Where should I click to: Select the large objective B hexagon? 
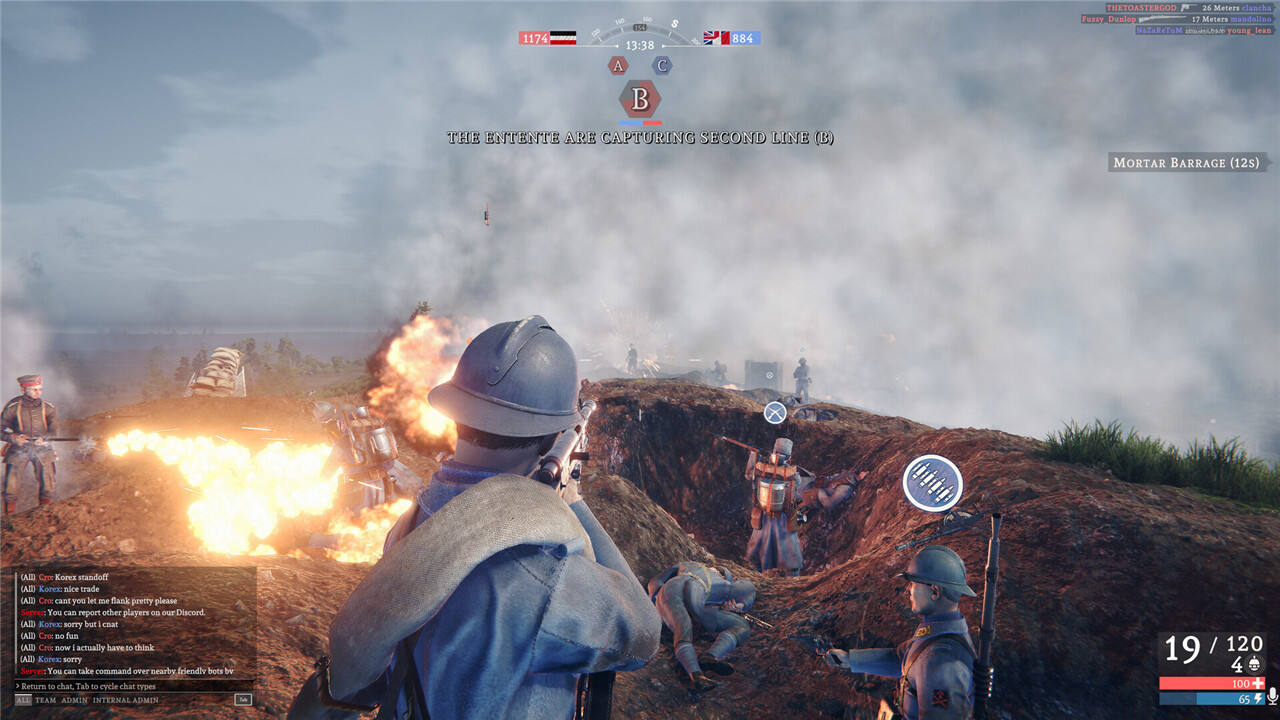tap(640, 100)
